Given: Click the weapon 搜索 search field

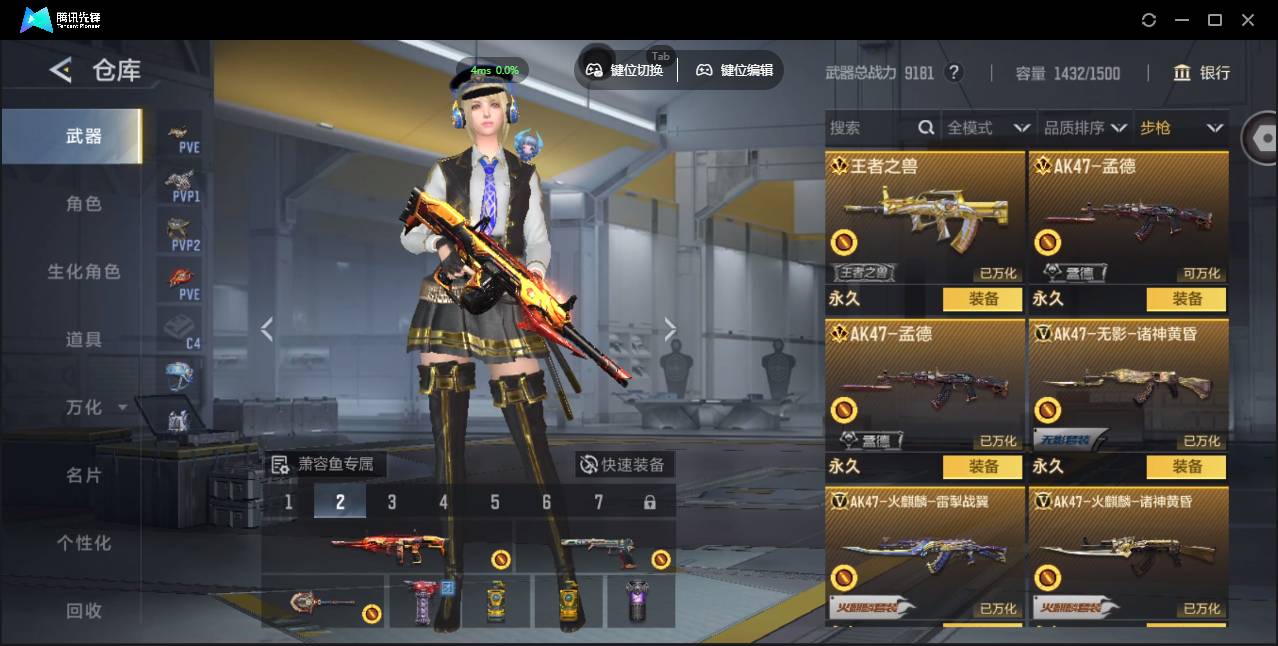Looking at the screenshot, I should pyautogui.click(x=870, y=128).
